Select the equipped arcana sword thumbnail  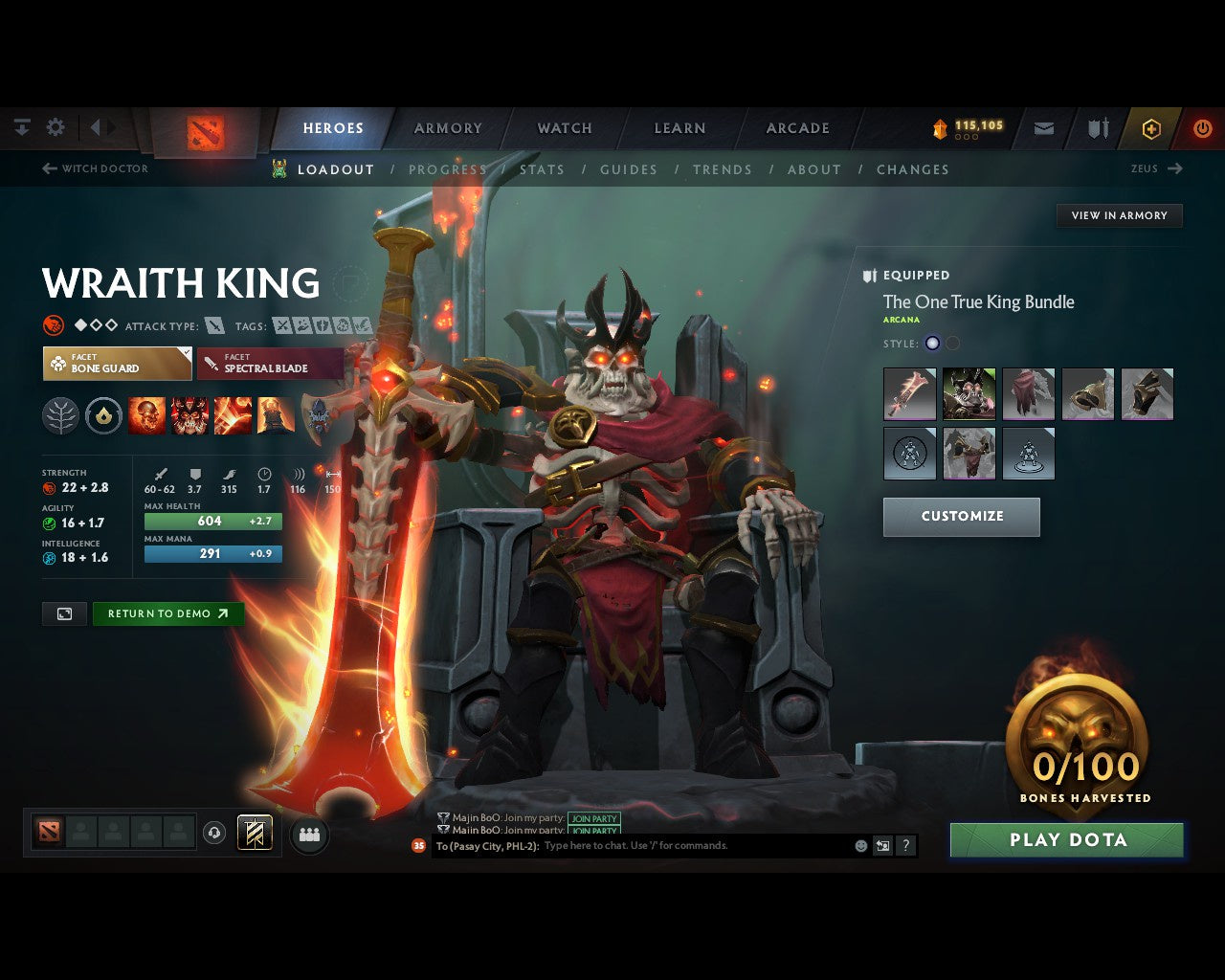[909, 394]
